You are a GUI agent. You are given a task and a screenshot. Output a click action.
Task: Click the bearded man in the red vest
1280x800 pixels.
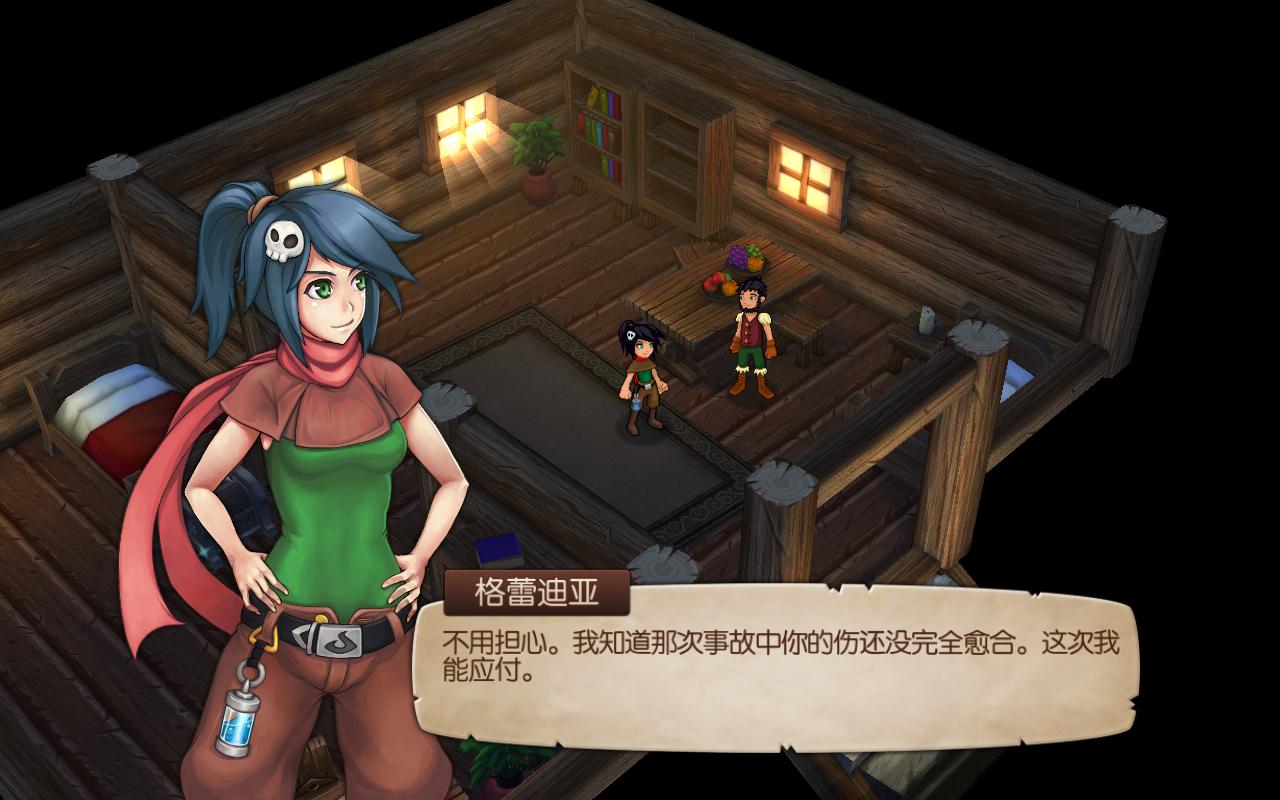[752, 330]
